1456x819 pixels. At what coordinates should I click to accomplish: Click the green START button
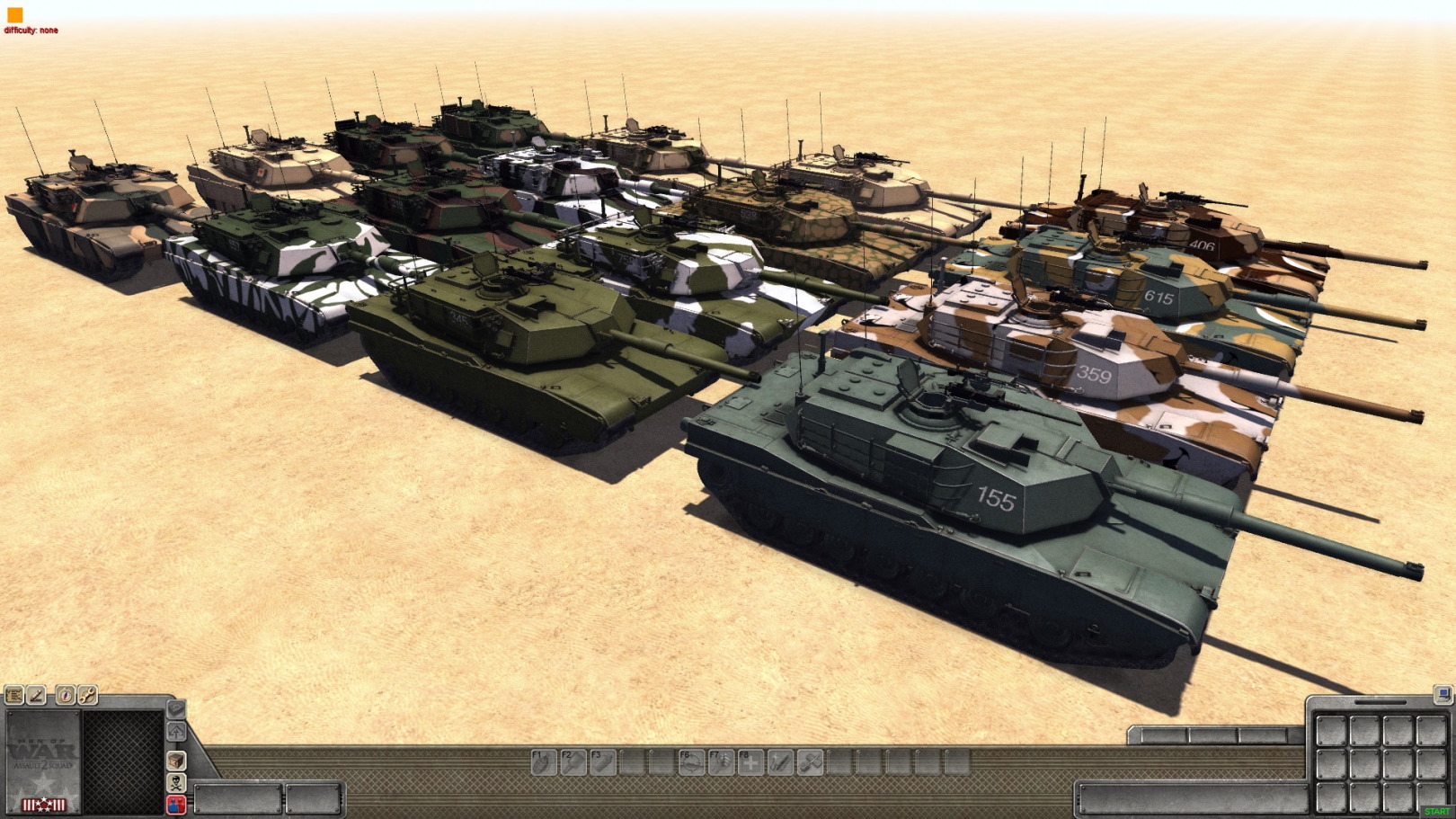coord(1436,812)
